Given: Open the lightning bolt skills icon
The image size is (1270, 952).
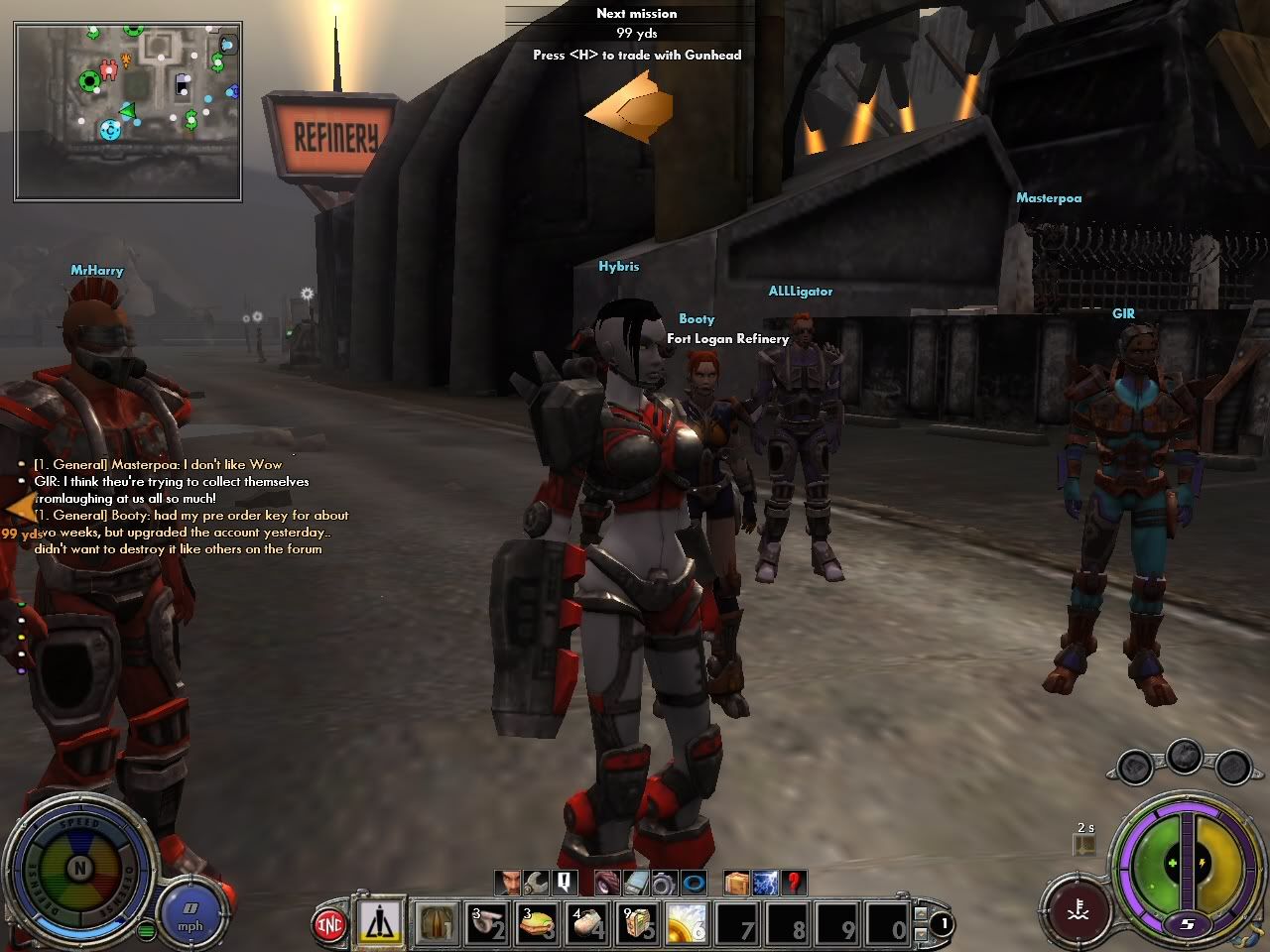Looking at the screenshot, I should (x=765, y=882).
